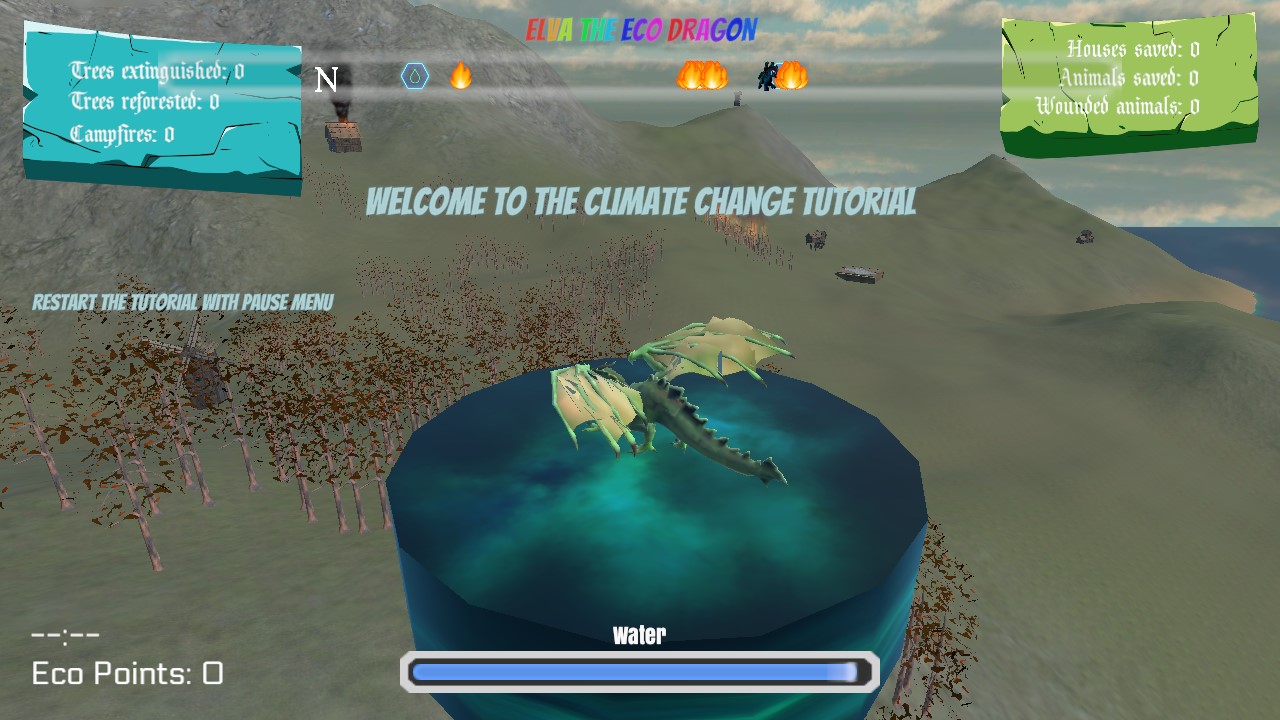1280x720 pixels.
Task: Select the double fire marker on the compass bar
Action: coord(700,75)
